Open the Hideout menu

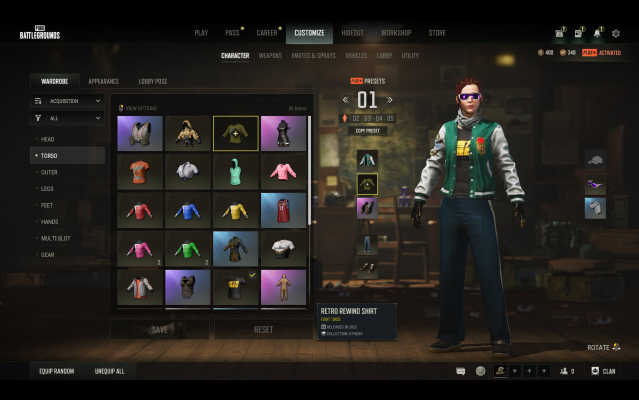(353, 33)
